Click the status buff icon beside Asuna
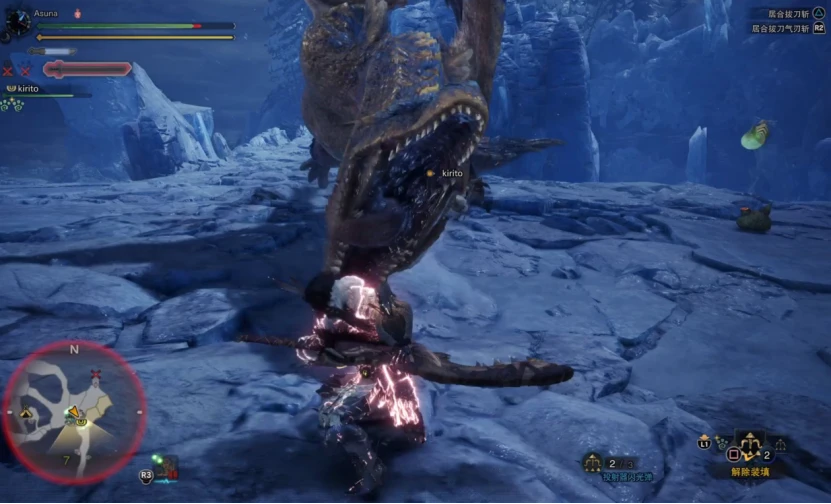Screen dimensions: 831x504 (x=78, y=14)
